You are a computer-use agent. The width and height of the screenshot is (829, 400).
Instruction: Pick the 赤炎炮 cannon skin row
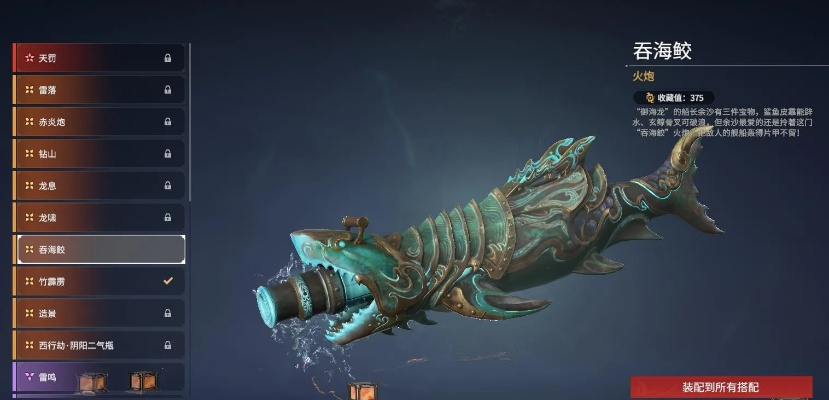[x=98, y=122]
